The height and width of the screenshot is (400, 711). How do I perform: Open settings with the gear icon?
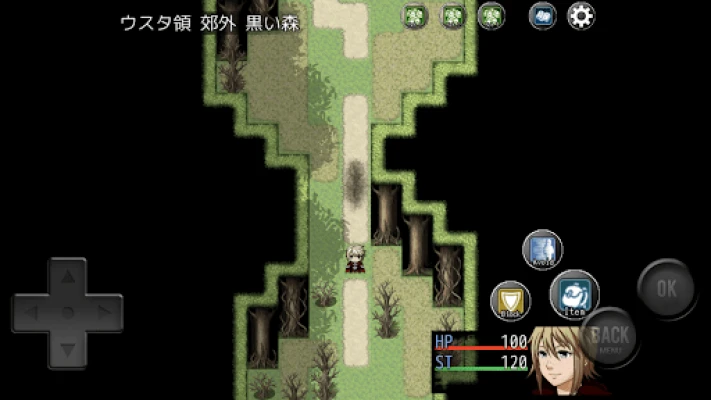(x=581, y=16)
